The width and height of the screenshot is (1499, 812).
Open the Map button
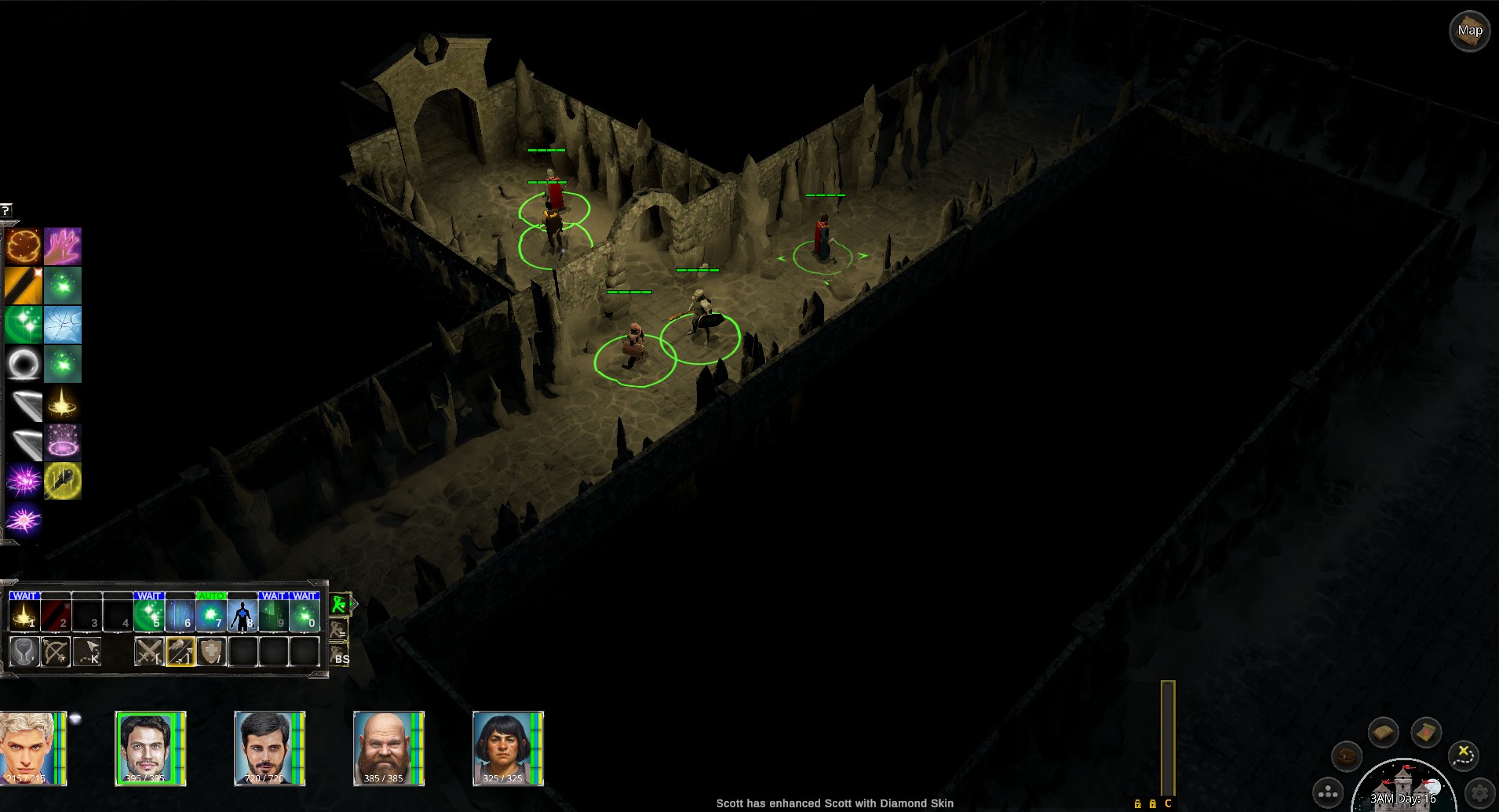click(x=1469, y=31)
